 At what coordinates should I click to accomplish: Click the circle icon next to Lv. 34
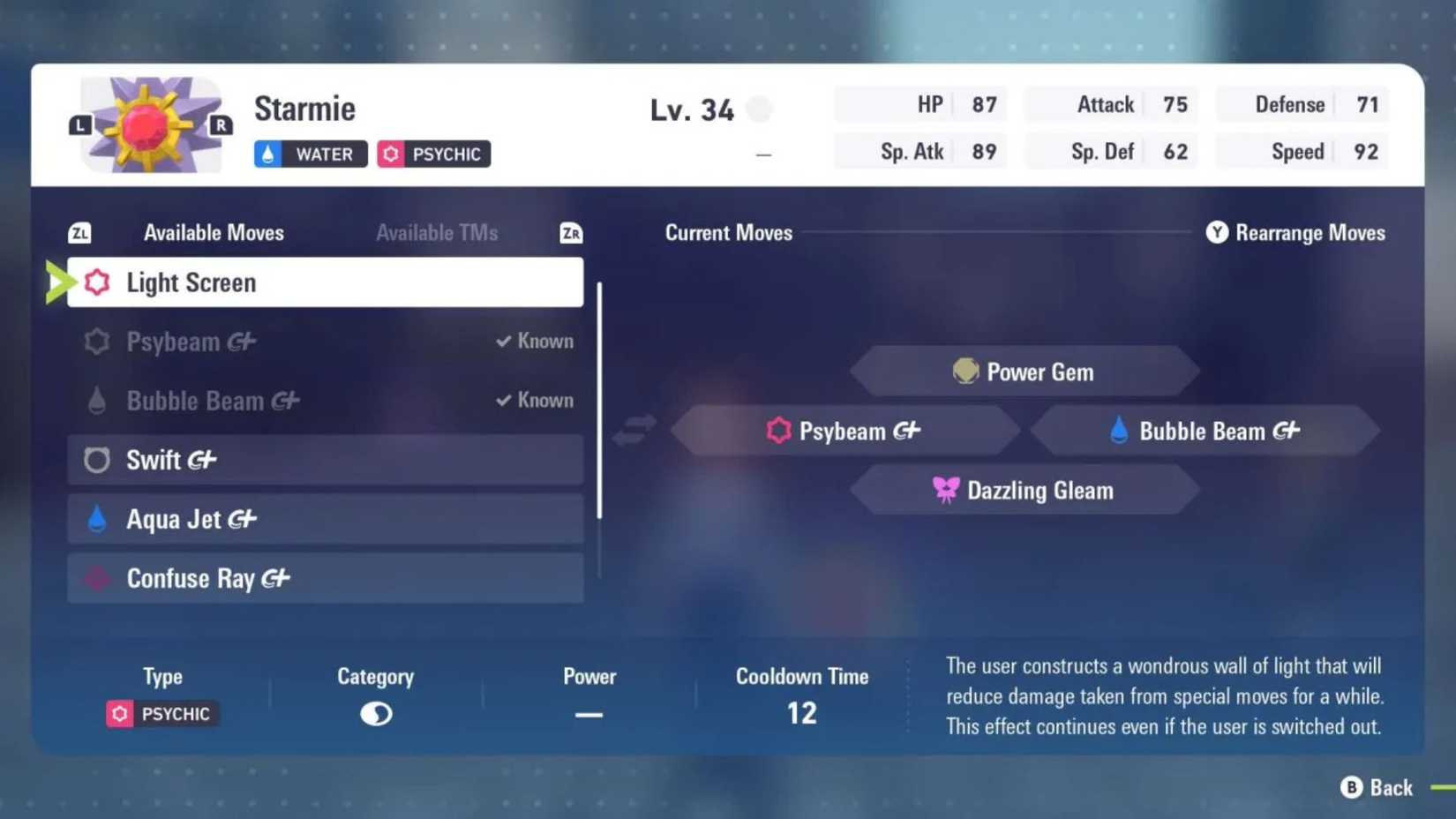pyautogui.click(x=759, y=108)
